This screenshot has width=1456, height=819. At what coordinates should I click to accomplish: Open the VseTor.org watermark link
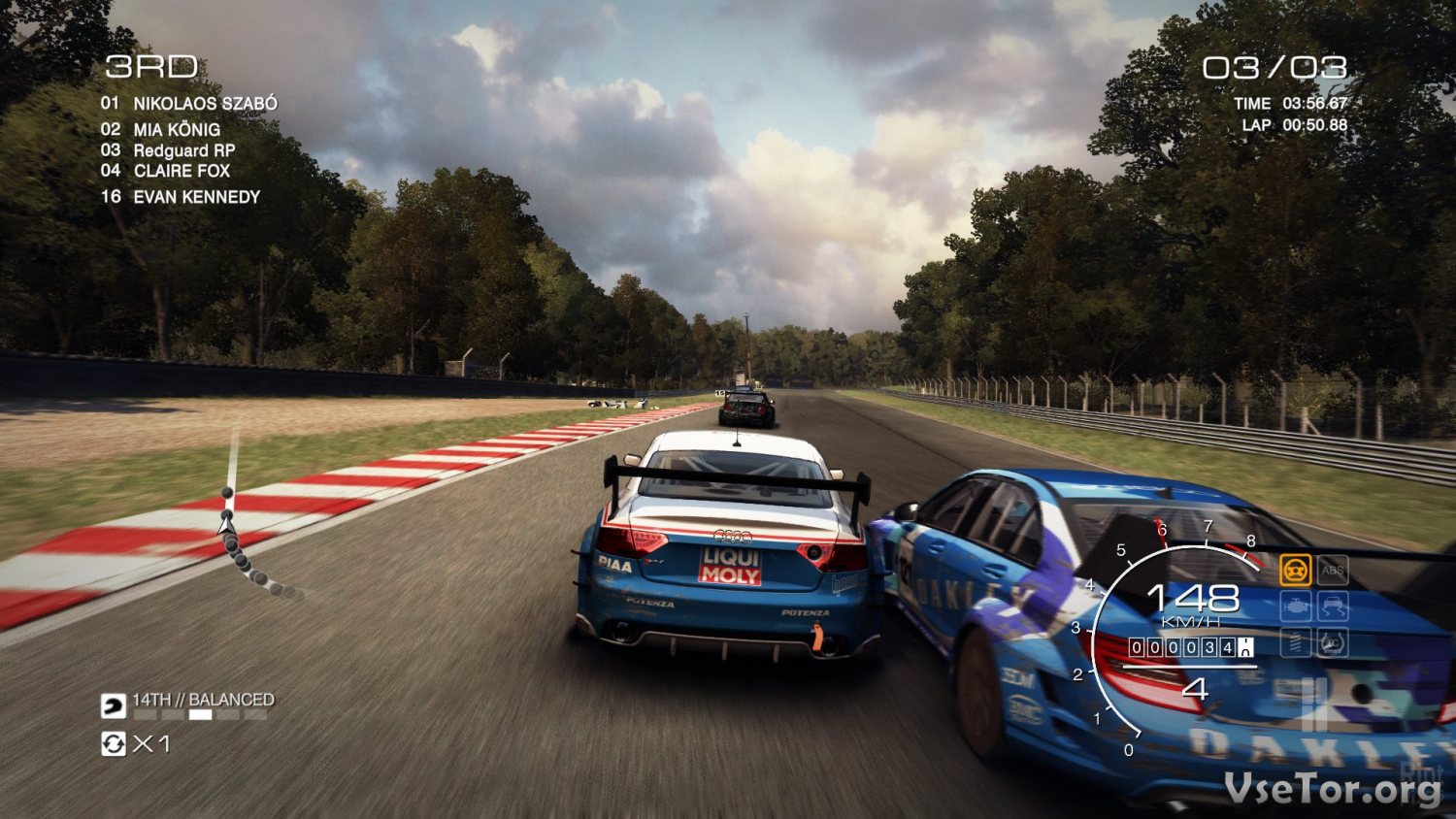click(1332, 788)
